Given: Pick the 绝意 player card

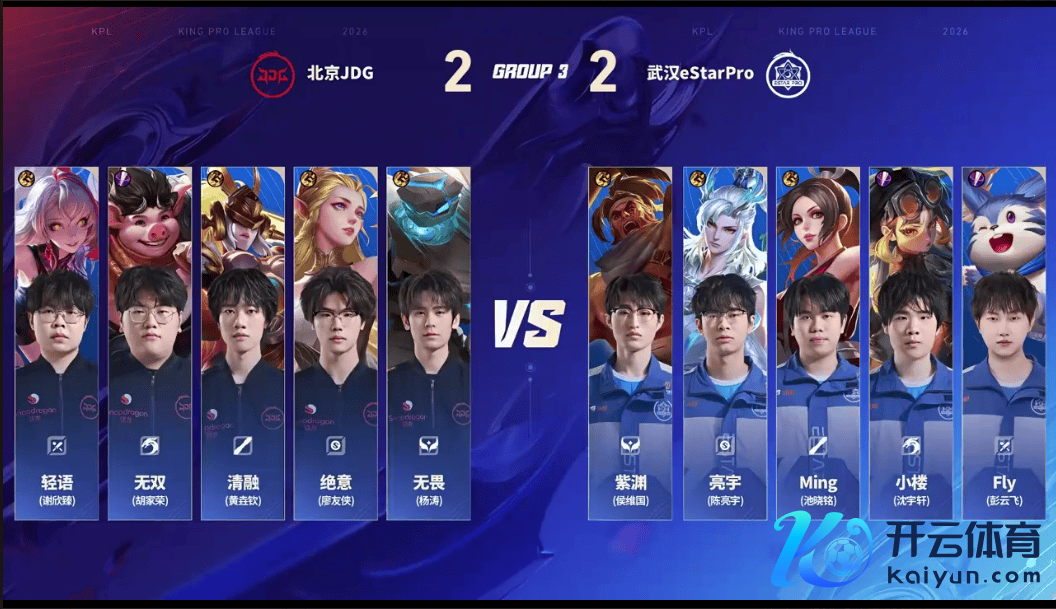Looking at the screenshot, I should [x=335, y=343].
